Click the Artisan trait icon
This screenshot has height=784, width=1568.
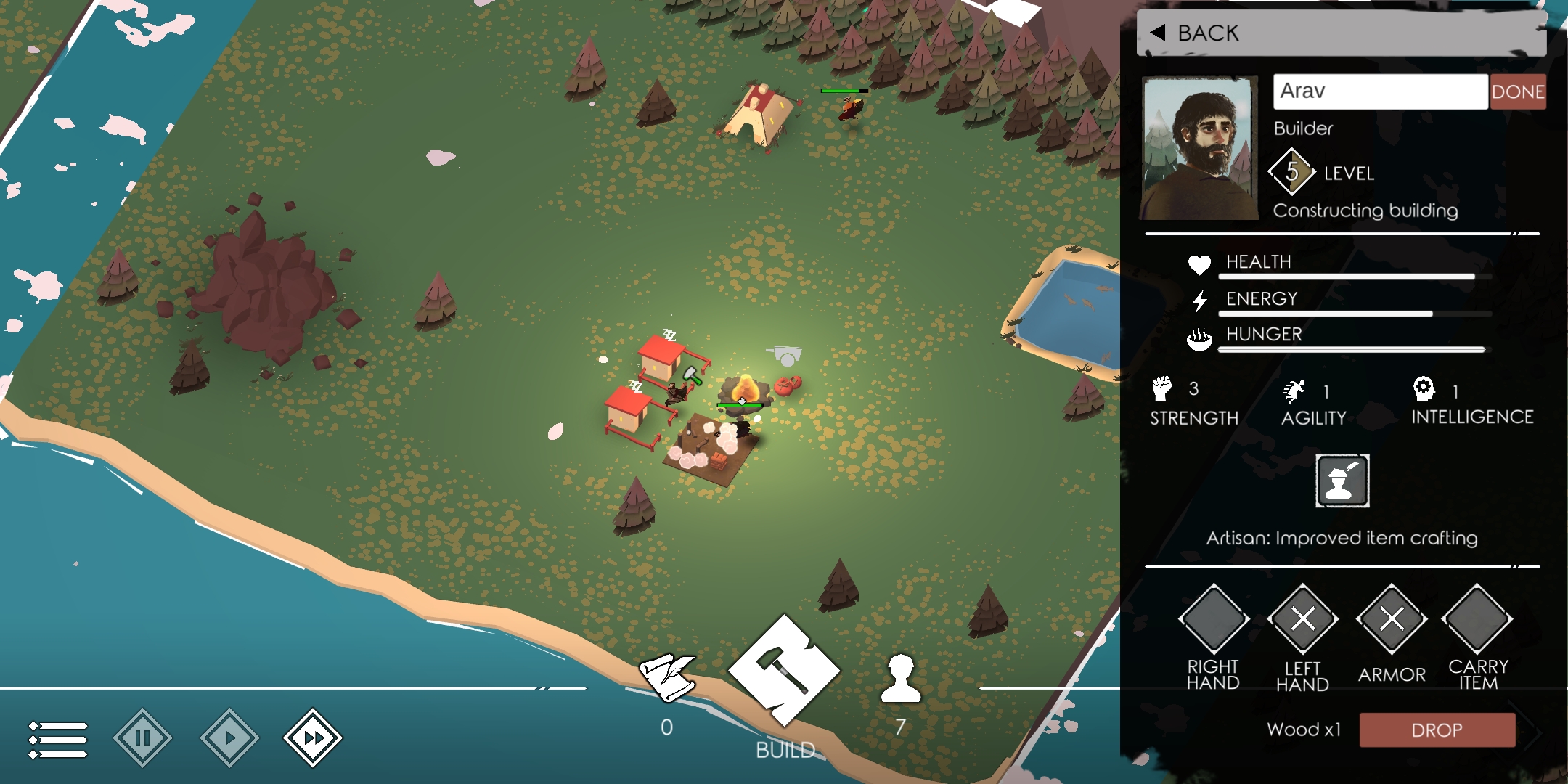pyautogui.click(x=1342, y=481)
